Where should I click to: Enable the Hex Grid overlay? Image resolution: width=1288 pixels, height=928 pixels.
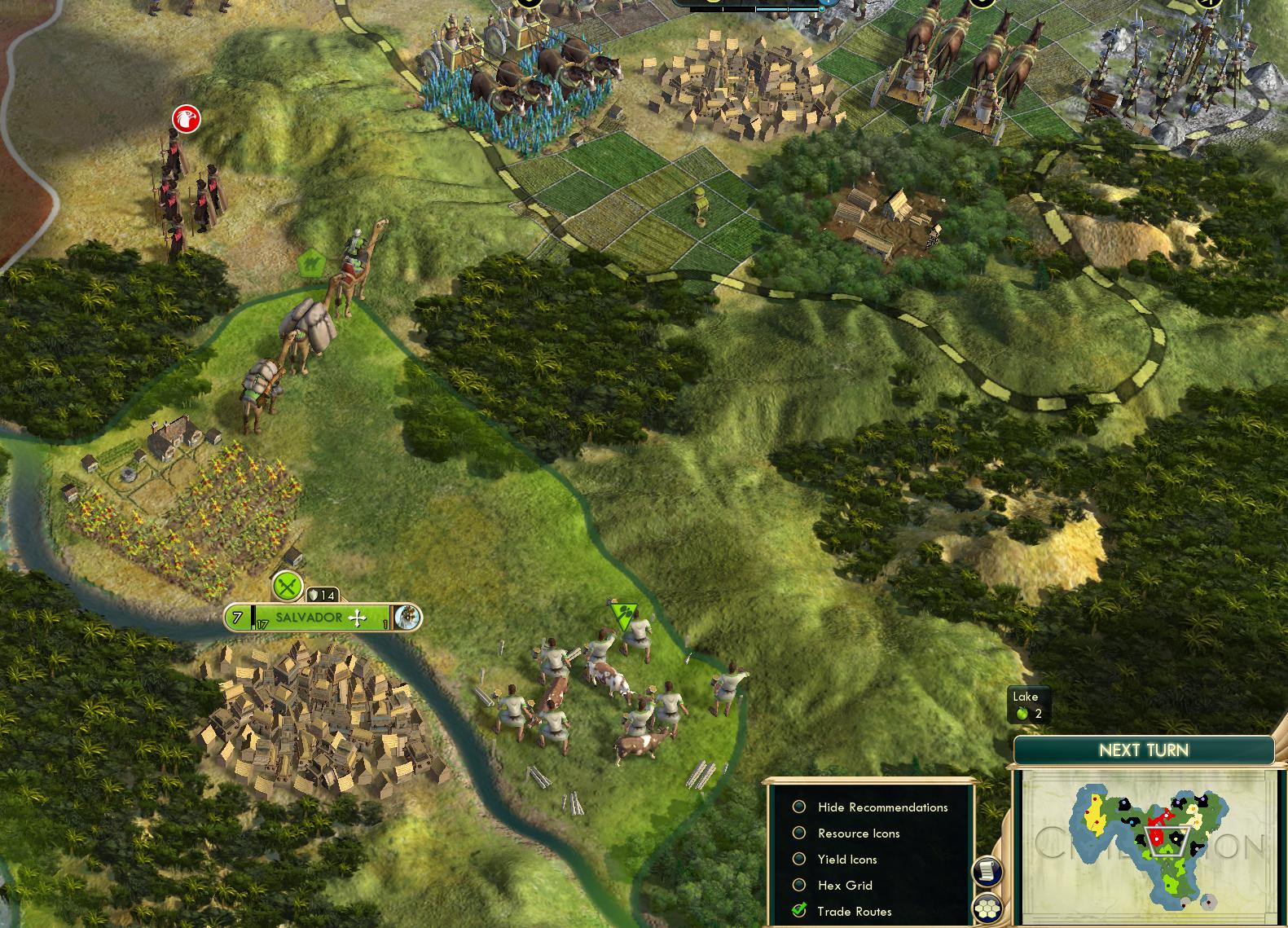[799, 885]
